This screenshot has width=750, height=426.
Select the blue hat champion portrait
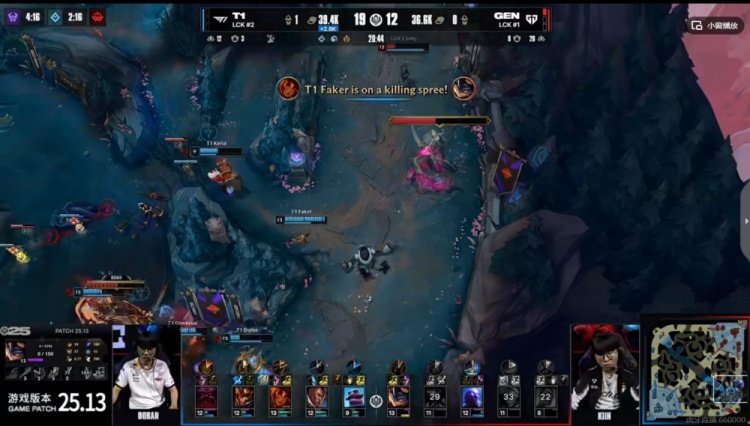[x=355, y=397]
